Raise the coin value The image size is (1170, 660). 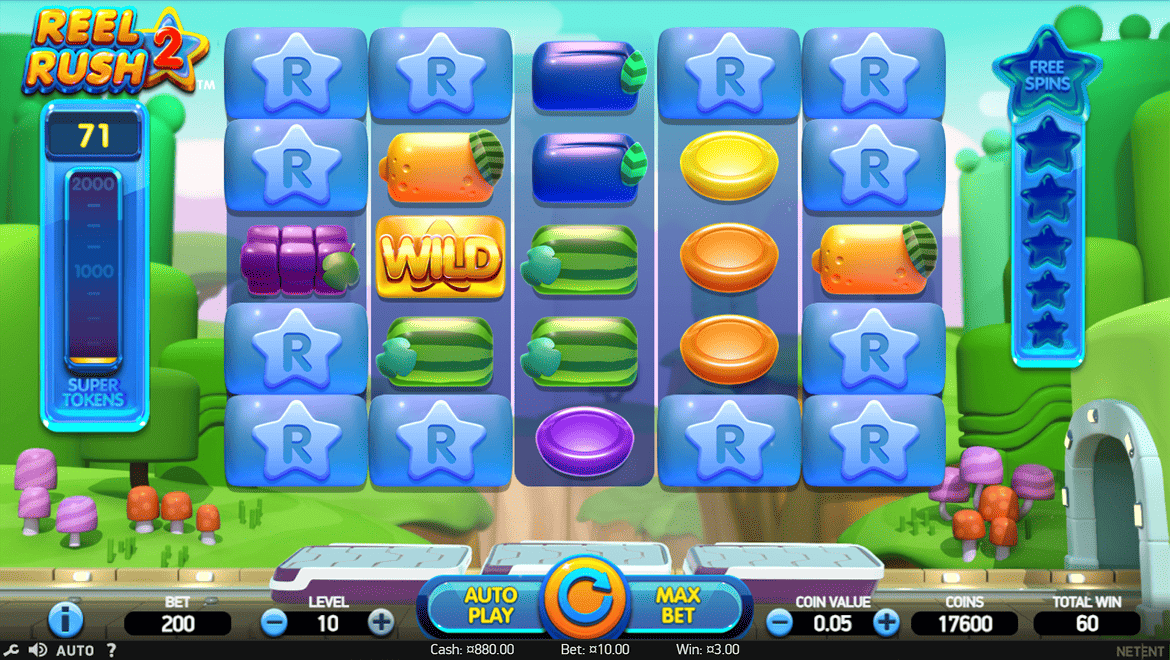[x=886, y=623]
